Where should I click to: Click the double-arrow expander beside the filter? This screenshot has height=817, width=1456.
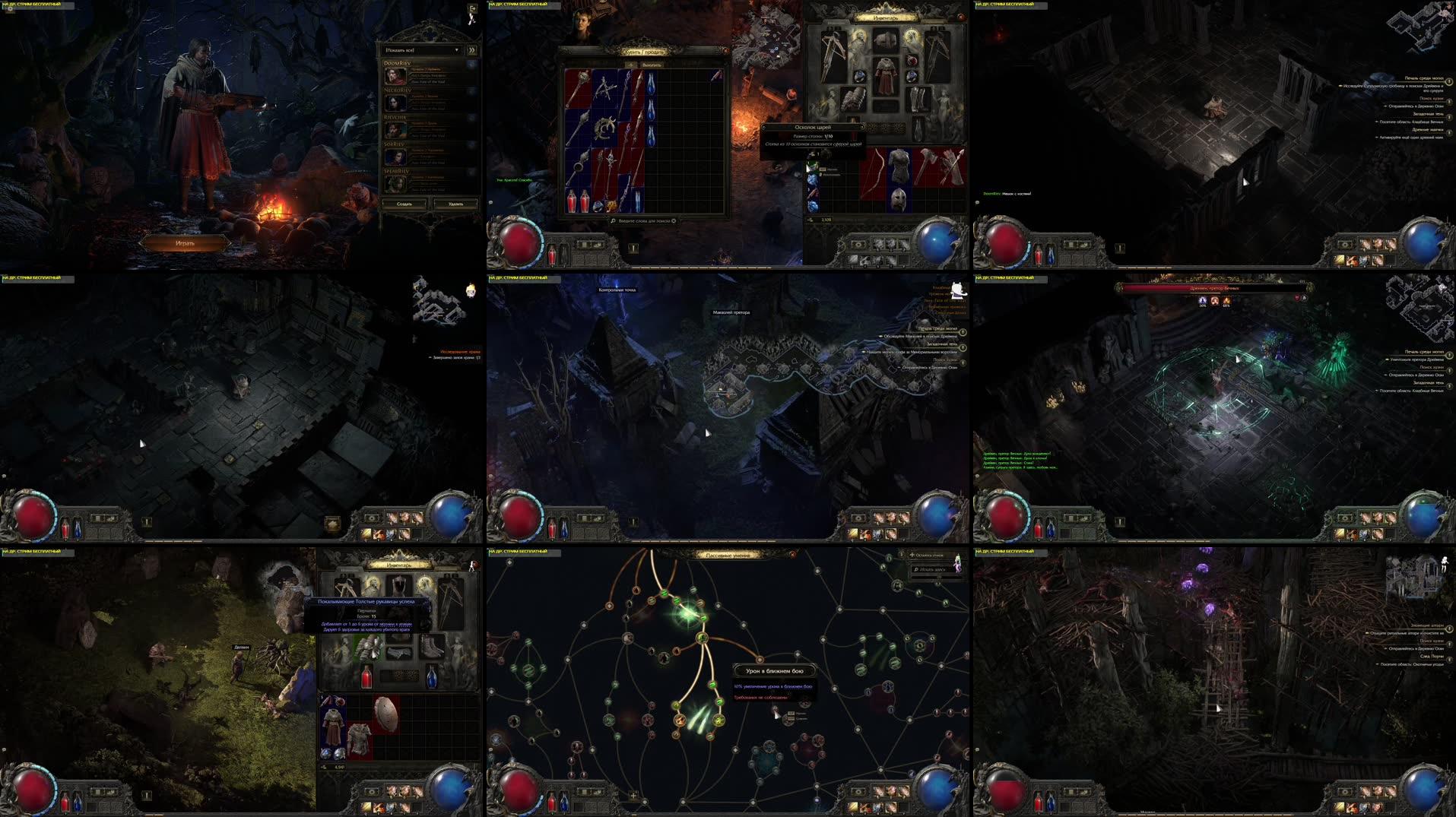click(x=472, y=49)
